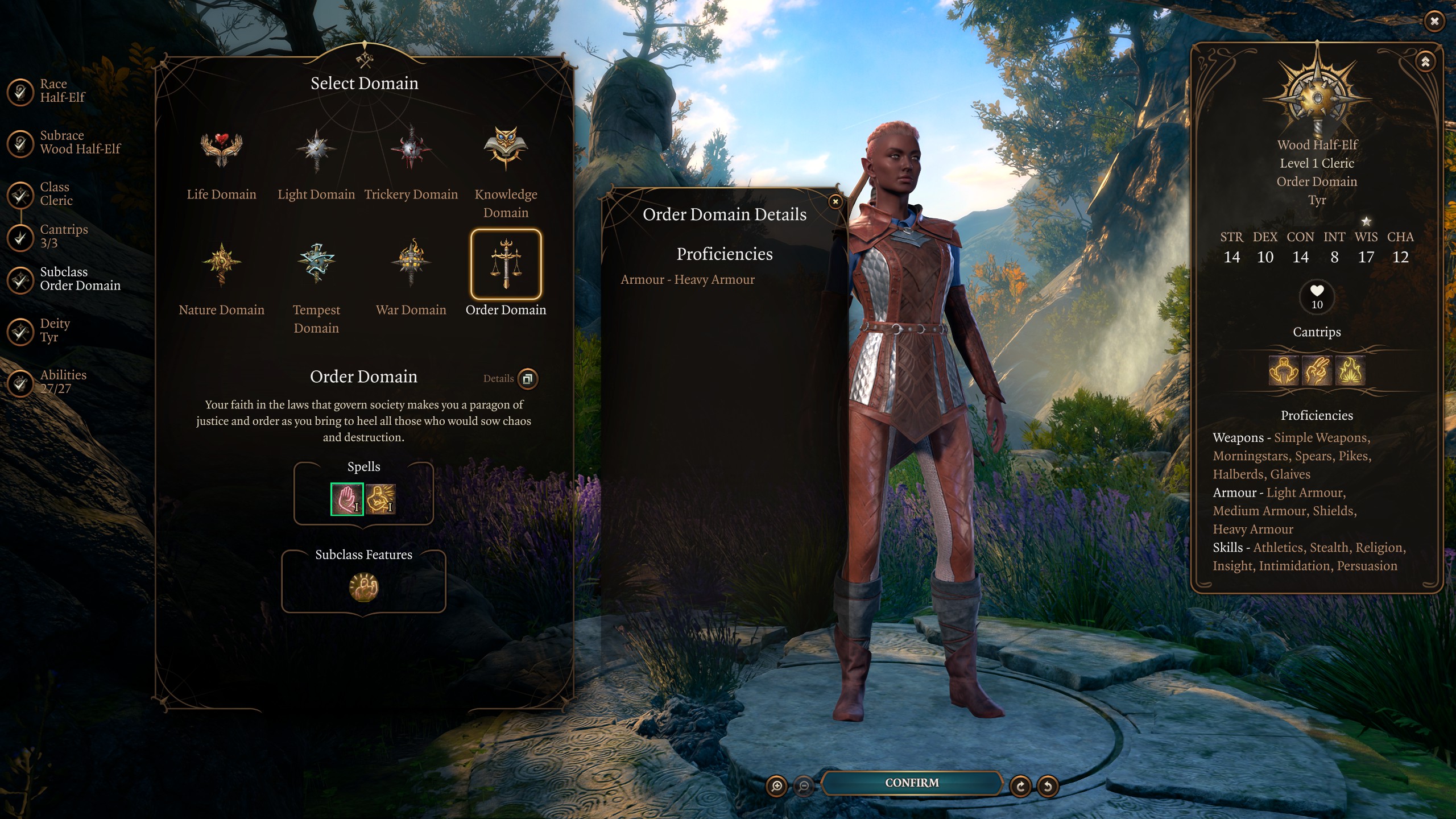Inspect the Subclass Features ability icon
1456x819 pixels.
pyautogui.click(x=363, y=588)
